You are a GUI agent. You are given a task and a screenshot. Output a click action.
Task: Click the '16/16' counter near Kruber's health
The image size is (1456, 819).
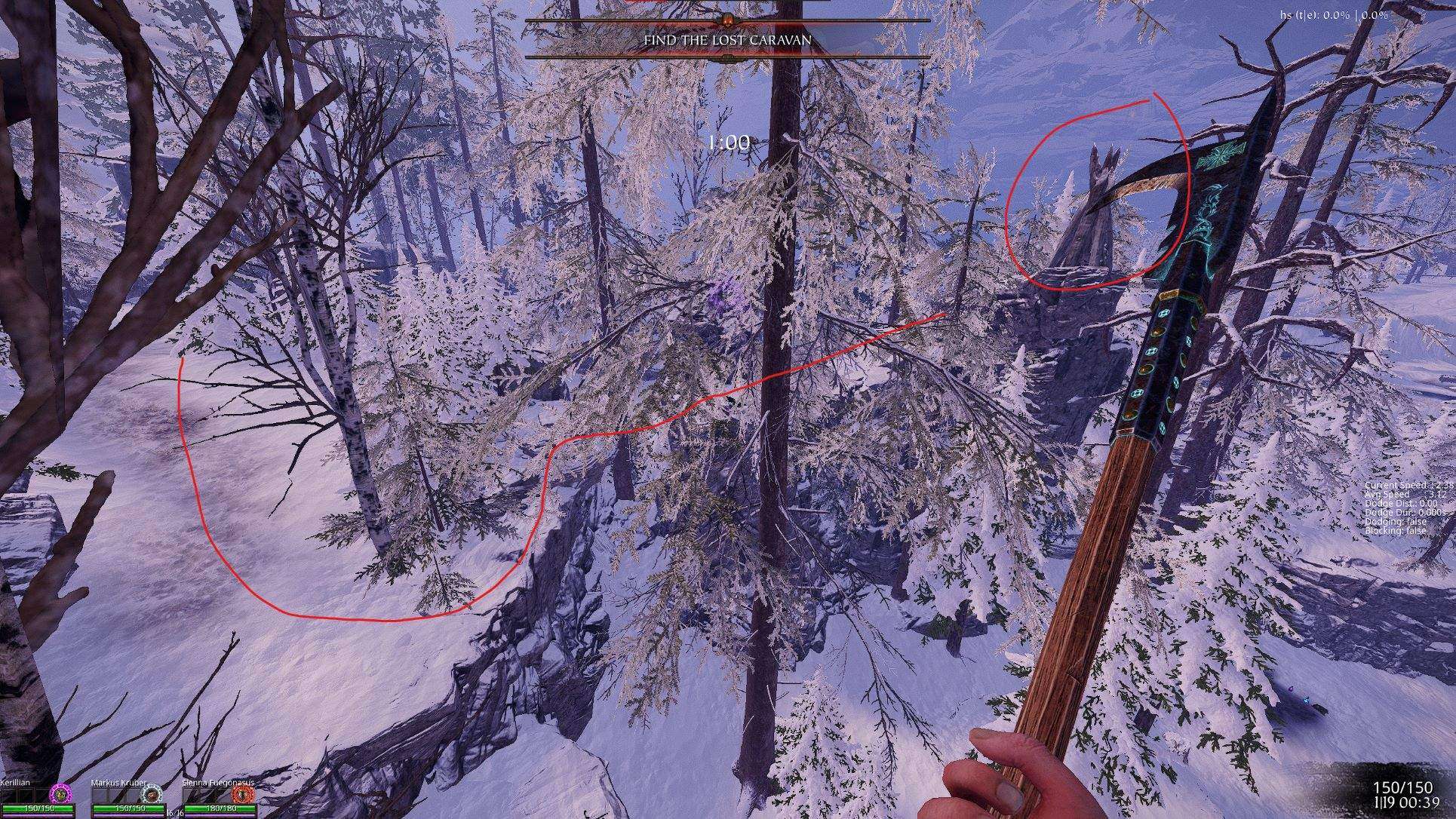pos(175,812)
